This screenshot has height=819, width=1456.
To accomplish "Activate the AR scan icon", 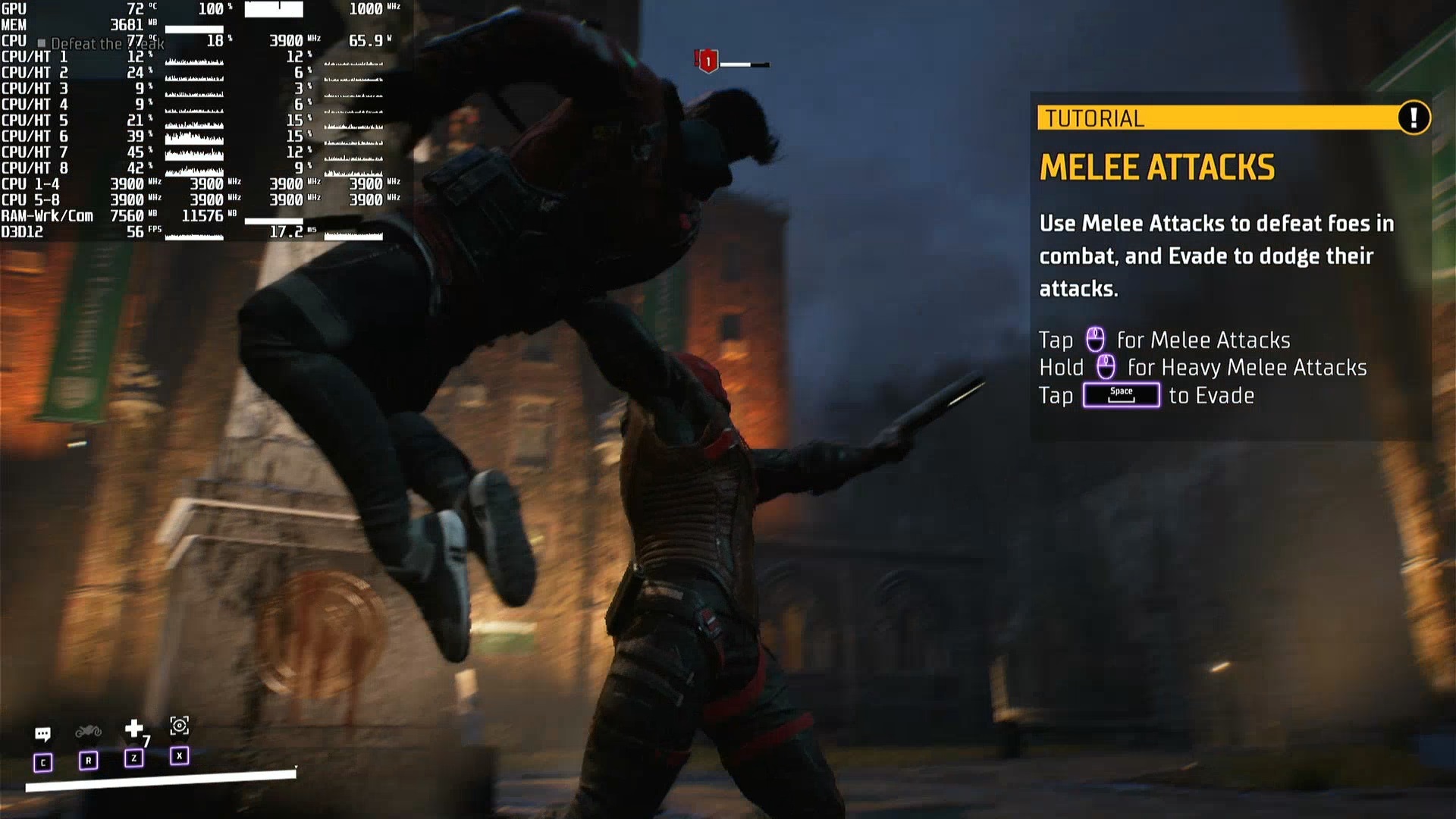I will 179,726.
